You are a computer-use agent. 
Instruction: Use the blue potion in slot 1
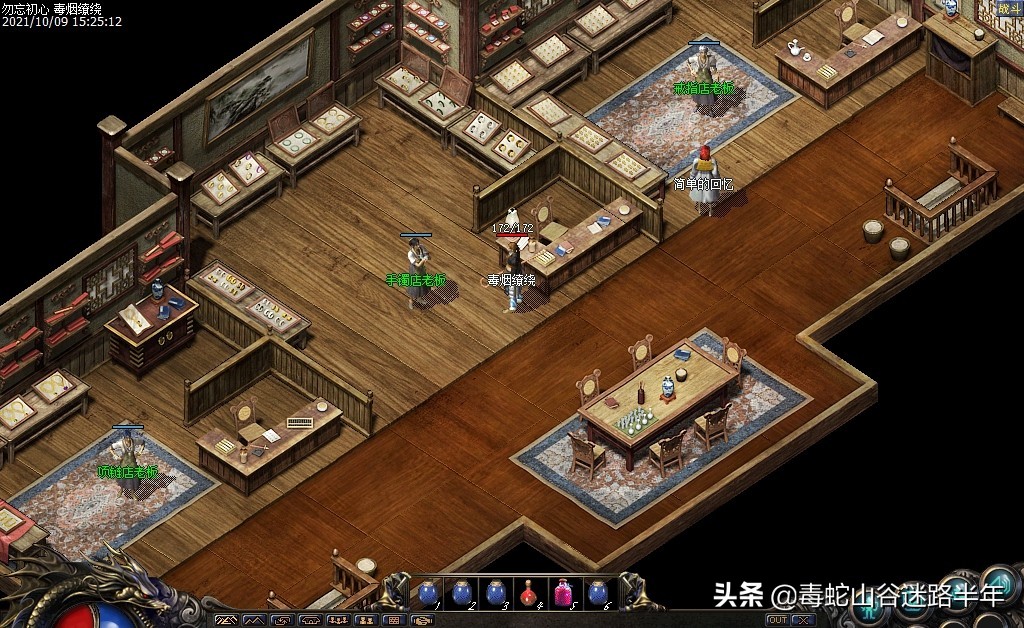point(428,593)
